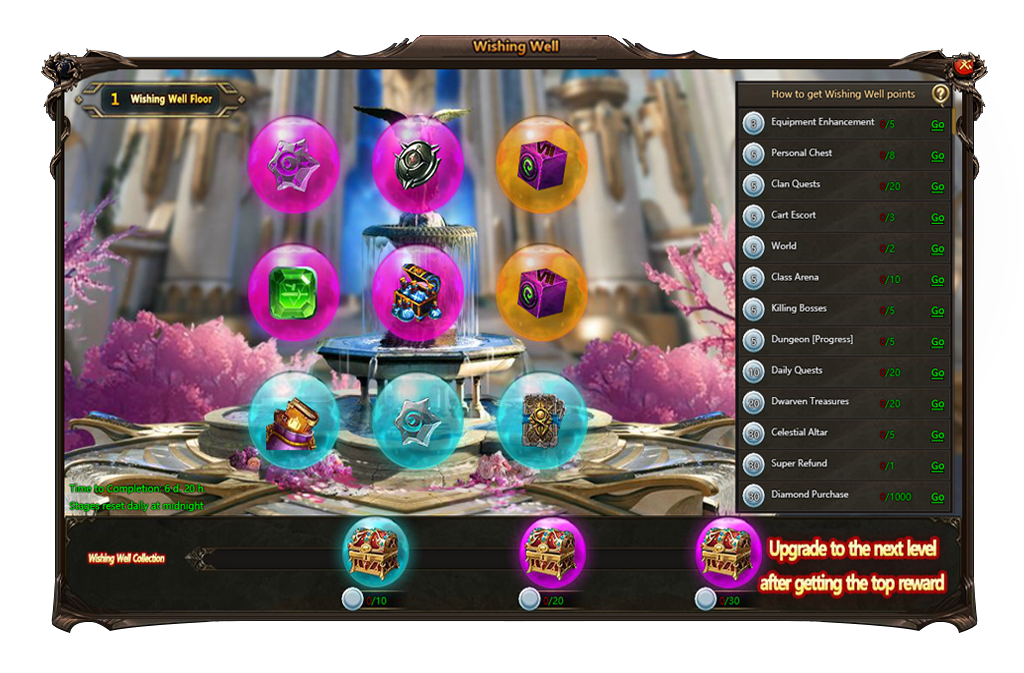Claim the 10-point collection chest
Viewport: 1024px width, 673px height.
tap(375, 551)
